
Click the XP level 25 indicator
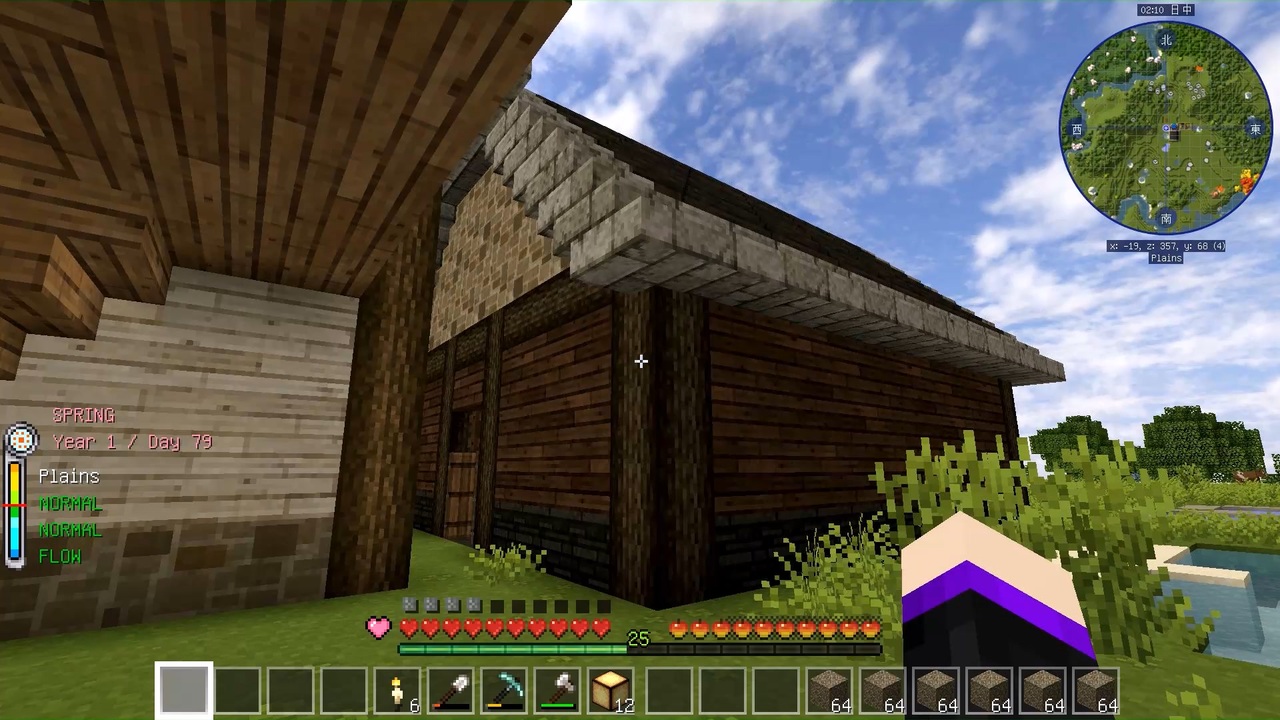point(639,638)
